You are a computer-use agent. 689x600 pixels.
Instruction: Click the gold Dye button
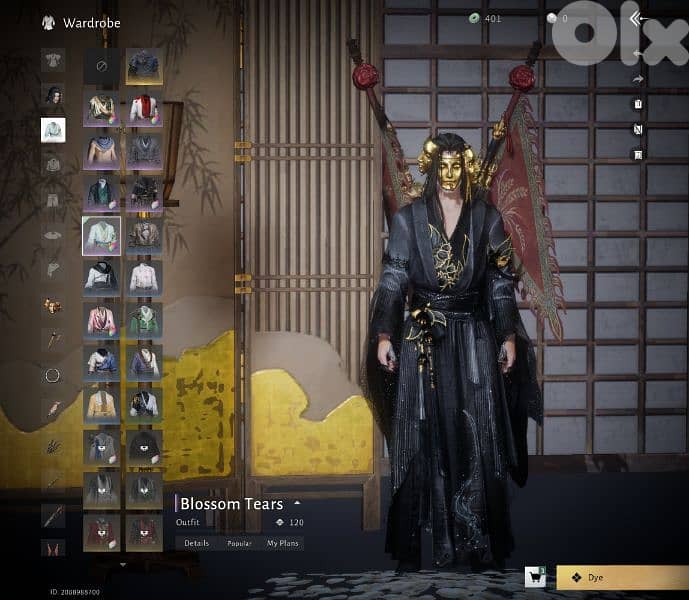618,577
